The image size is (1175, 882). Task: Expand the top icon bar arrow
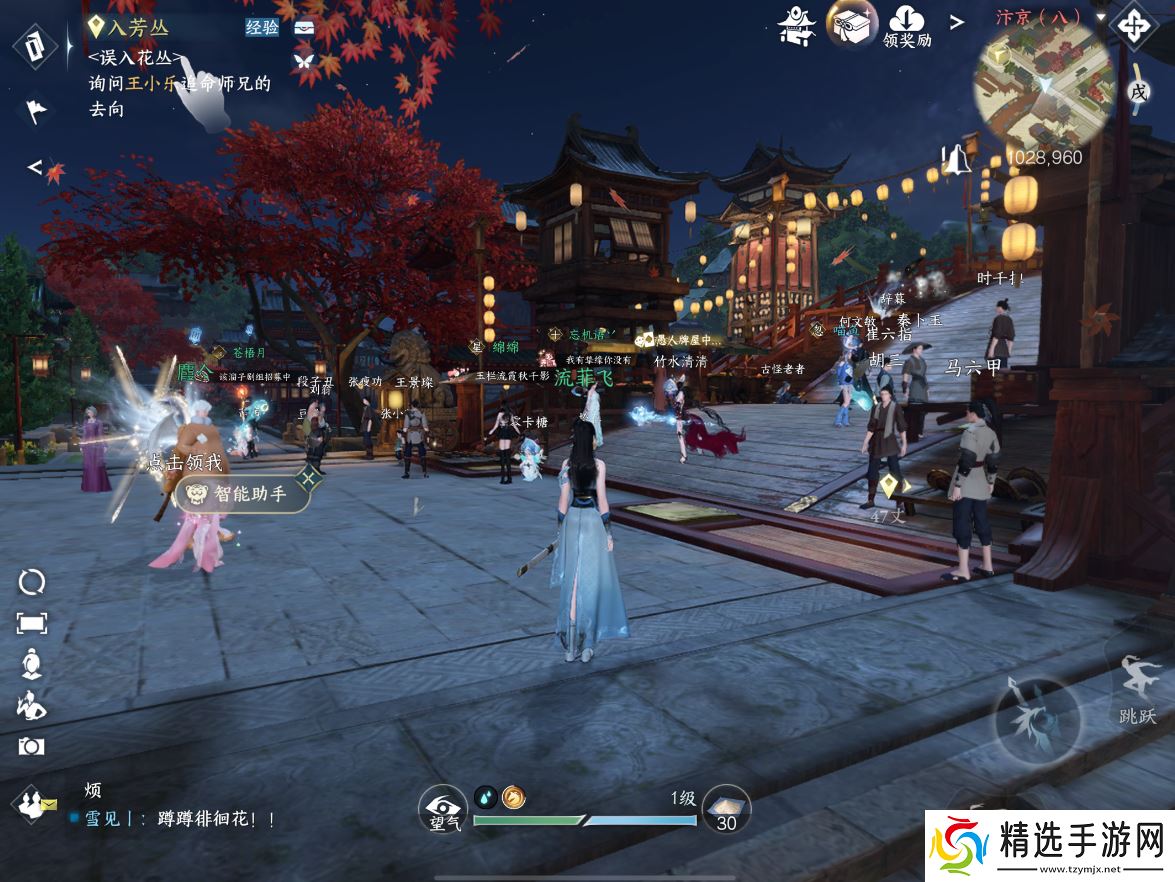[x=957, y=21]
